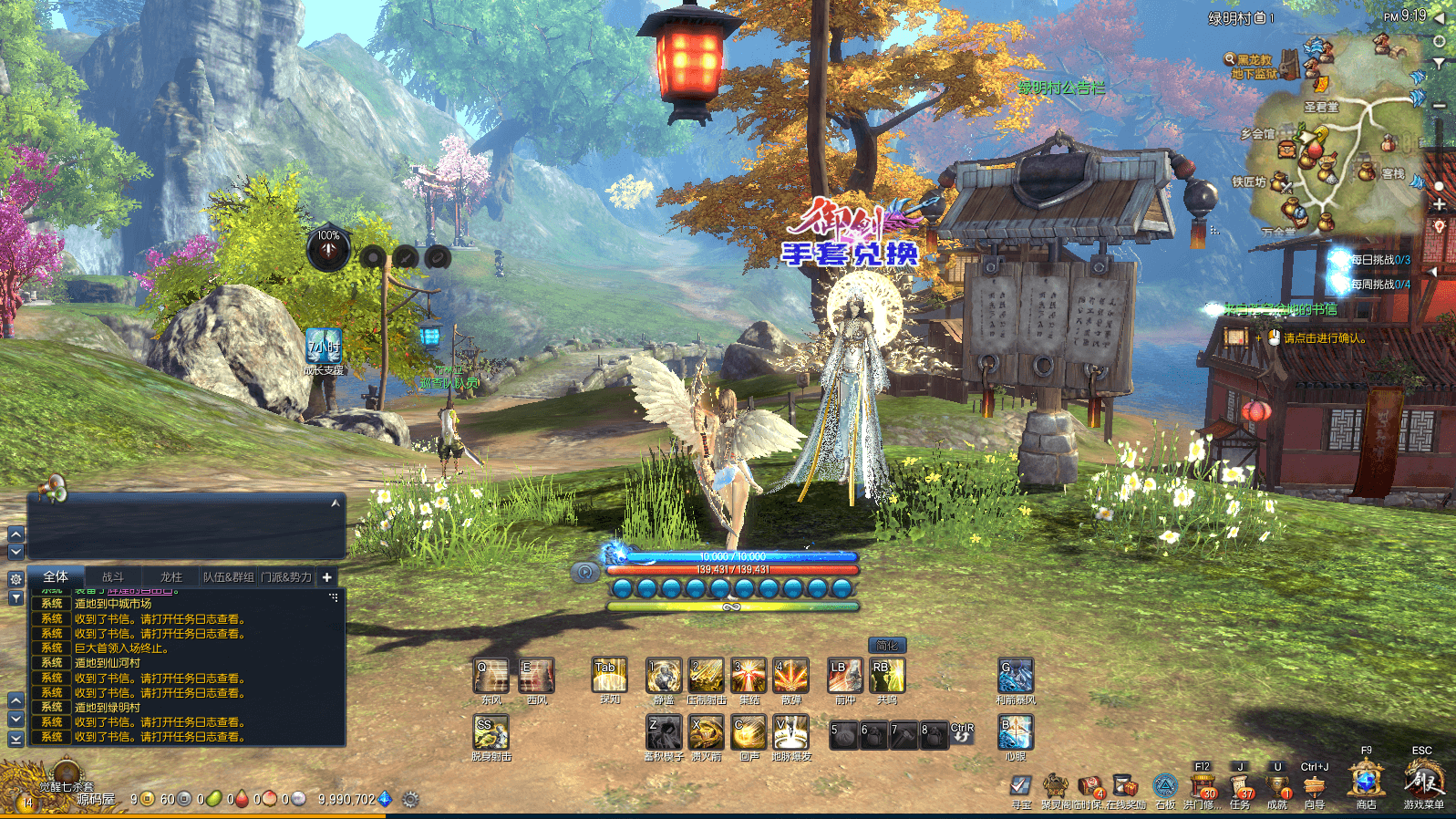This screenshot has width=1456, height=819.
Task: Open the 寻宝 treasure hunt icon
Action: pos(1021,786)
